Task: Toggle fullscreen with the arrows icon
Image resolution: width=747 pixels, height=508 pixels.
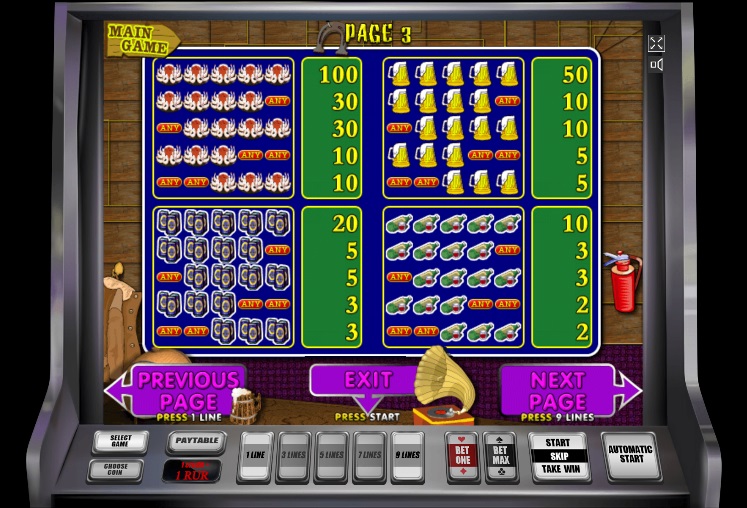Action: [x=656, y=43]
